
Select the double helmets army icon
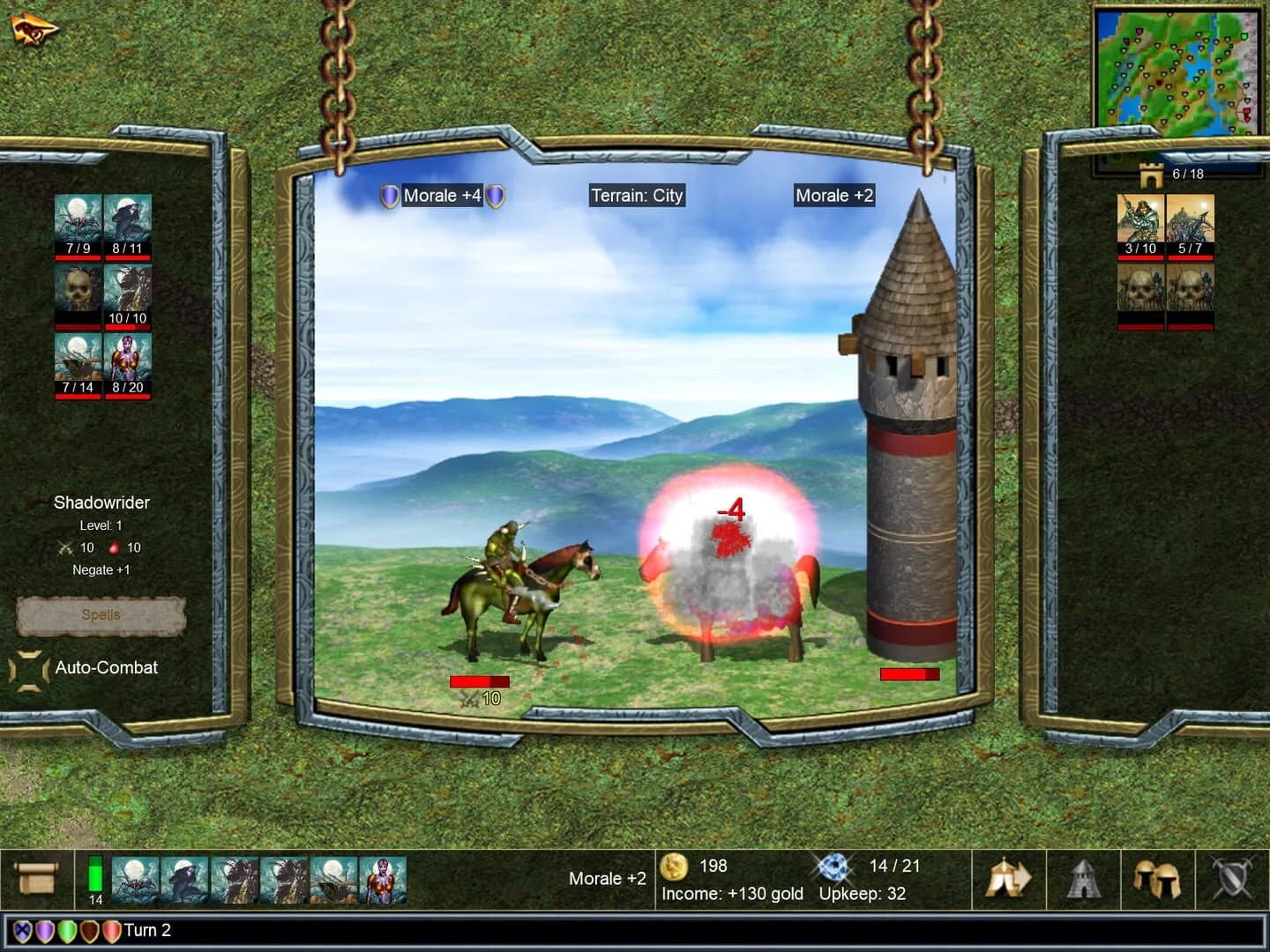tap(1157, 879)
